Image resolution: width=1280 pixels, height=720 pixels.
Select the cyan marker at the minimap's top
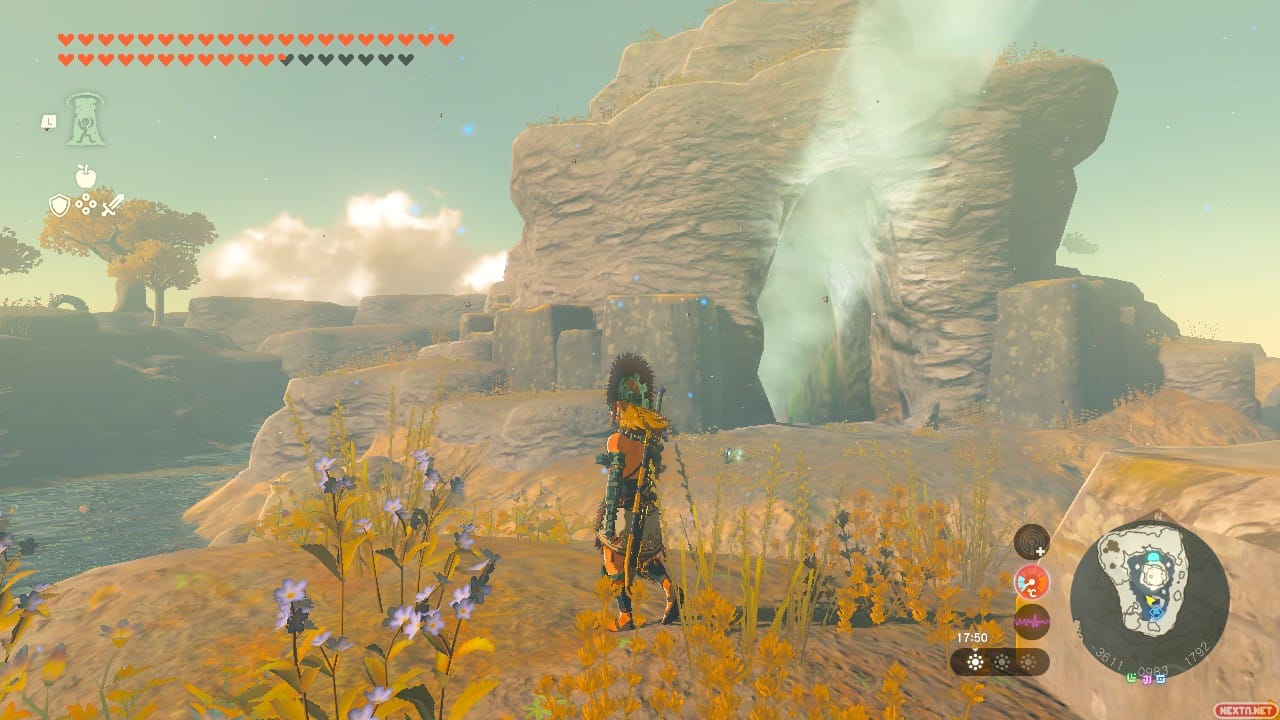pyautogui.click(x=1153, y=558)
